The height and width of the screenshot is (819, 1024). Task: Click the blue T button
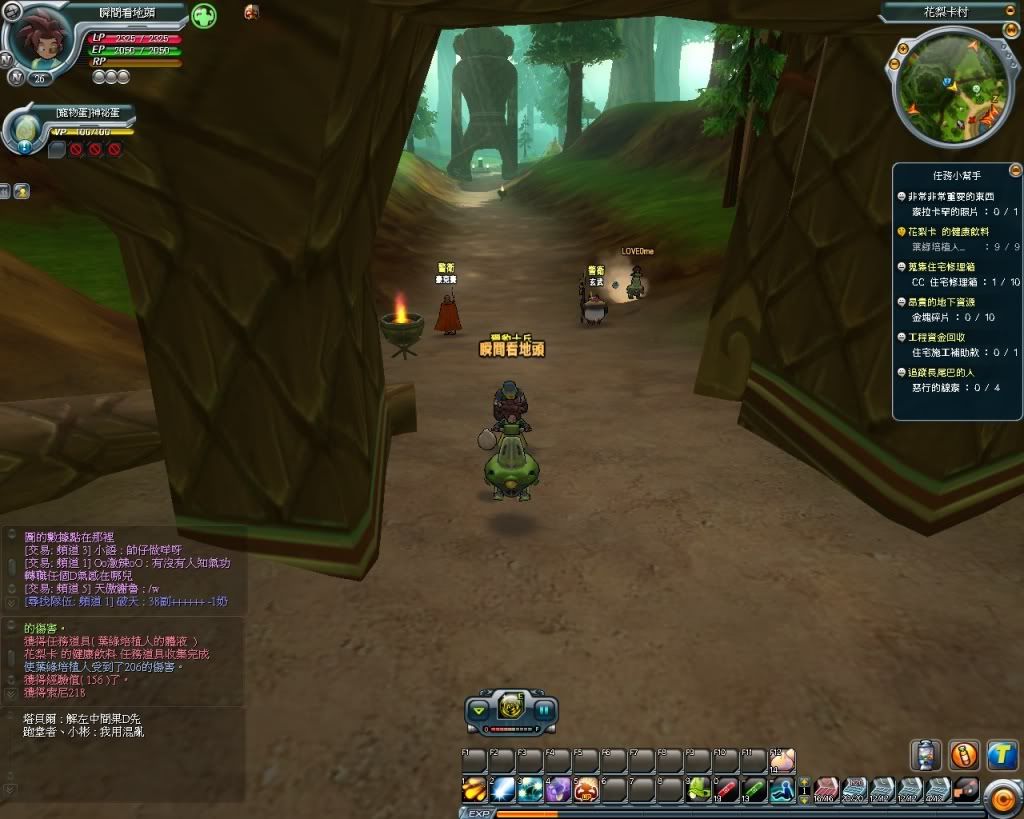[1002, 755]
